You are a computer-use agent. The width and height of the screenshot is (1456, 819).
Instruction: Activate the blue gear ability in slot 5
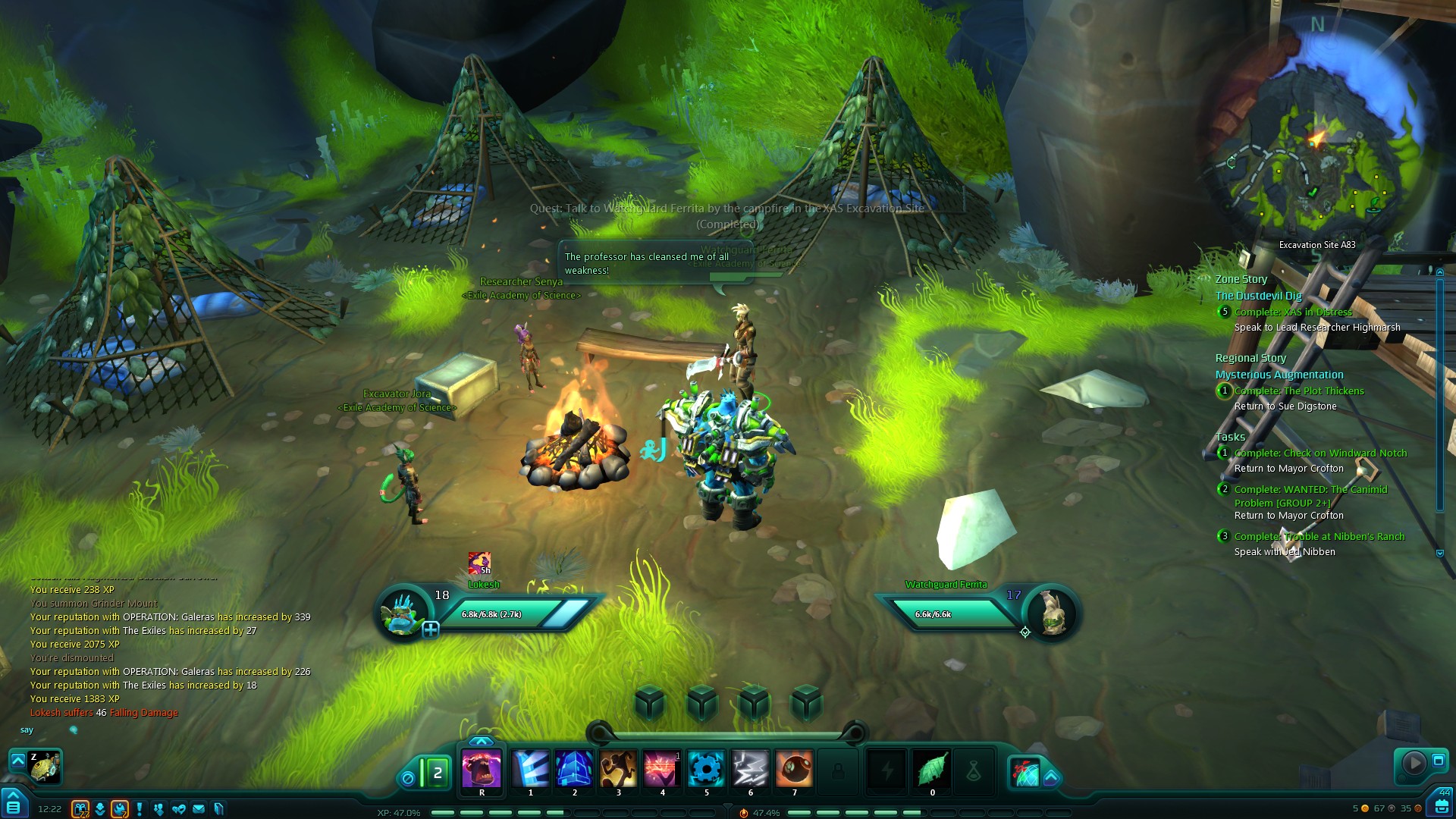pyautogui.click(x=706, y=768)
